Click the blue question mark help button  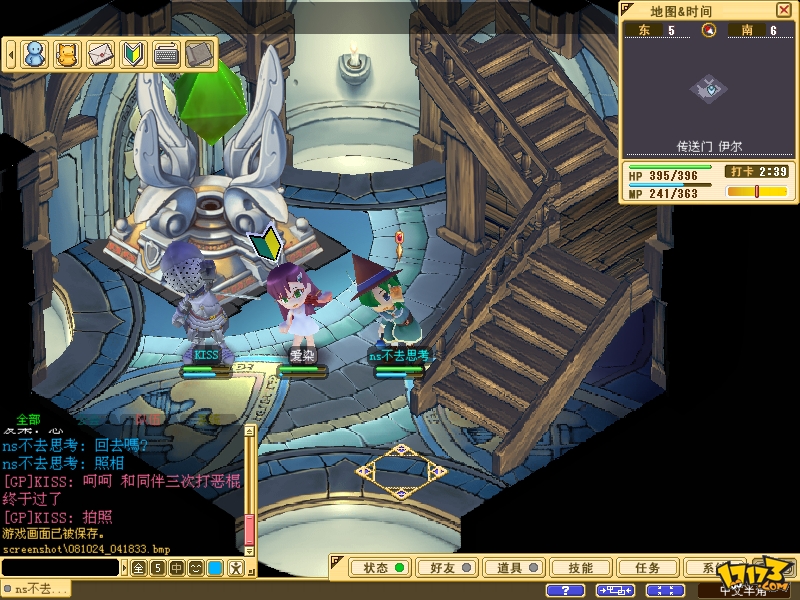(x=568, y=590)
